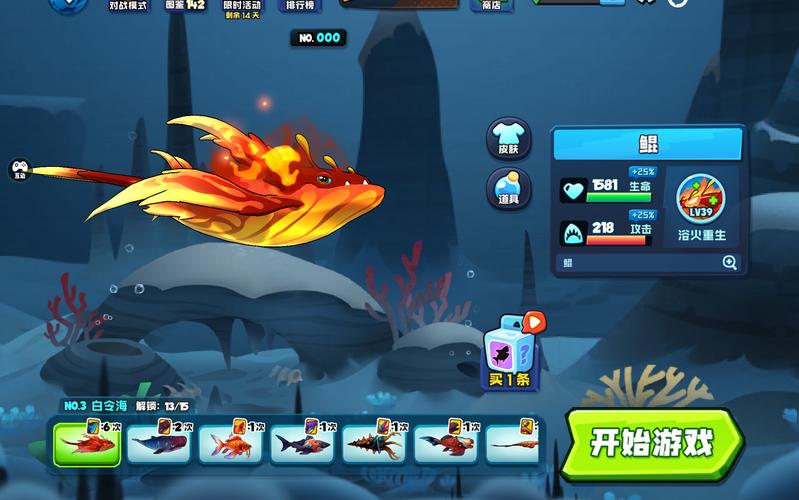Click the 互动 gamepad icon
This screenshot has height=500, width=799.
pyautogui.click(x=19, y=170)
